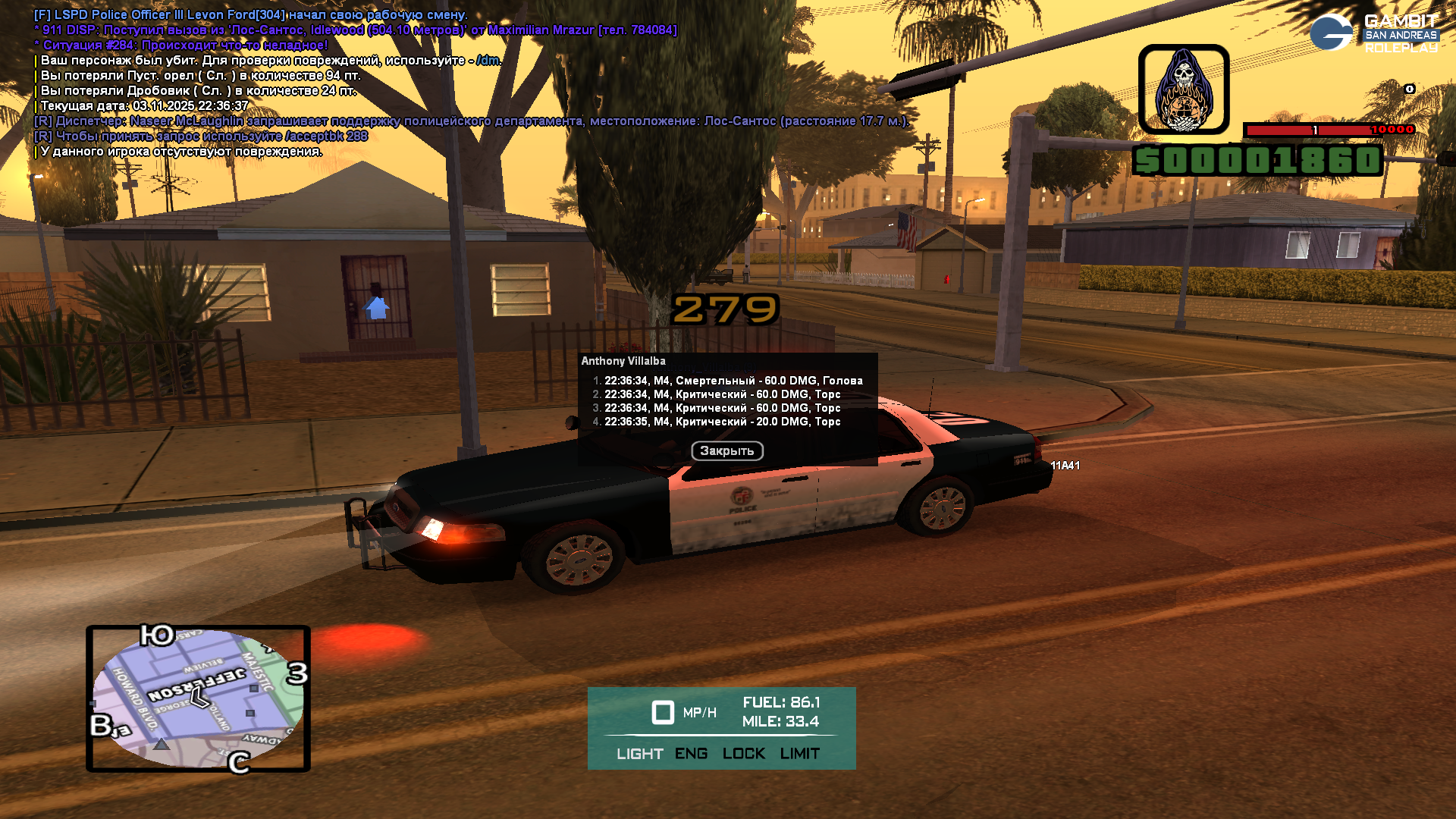Click the radar minimap
This screenshot has width=1456, height=819.
198,698
